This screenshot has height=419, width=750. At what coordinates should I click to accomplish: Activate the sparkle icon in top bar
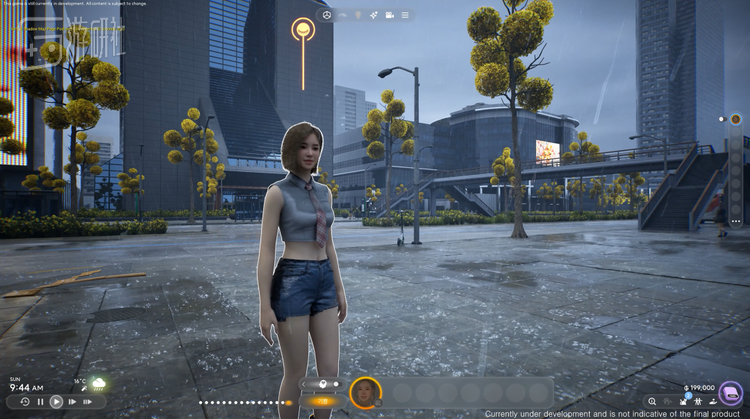click(x=373, y=15)
